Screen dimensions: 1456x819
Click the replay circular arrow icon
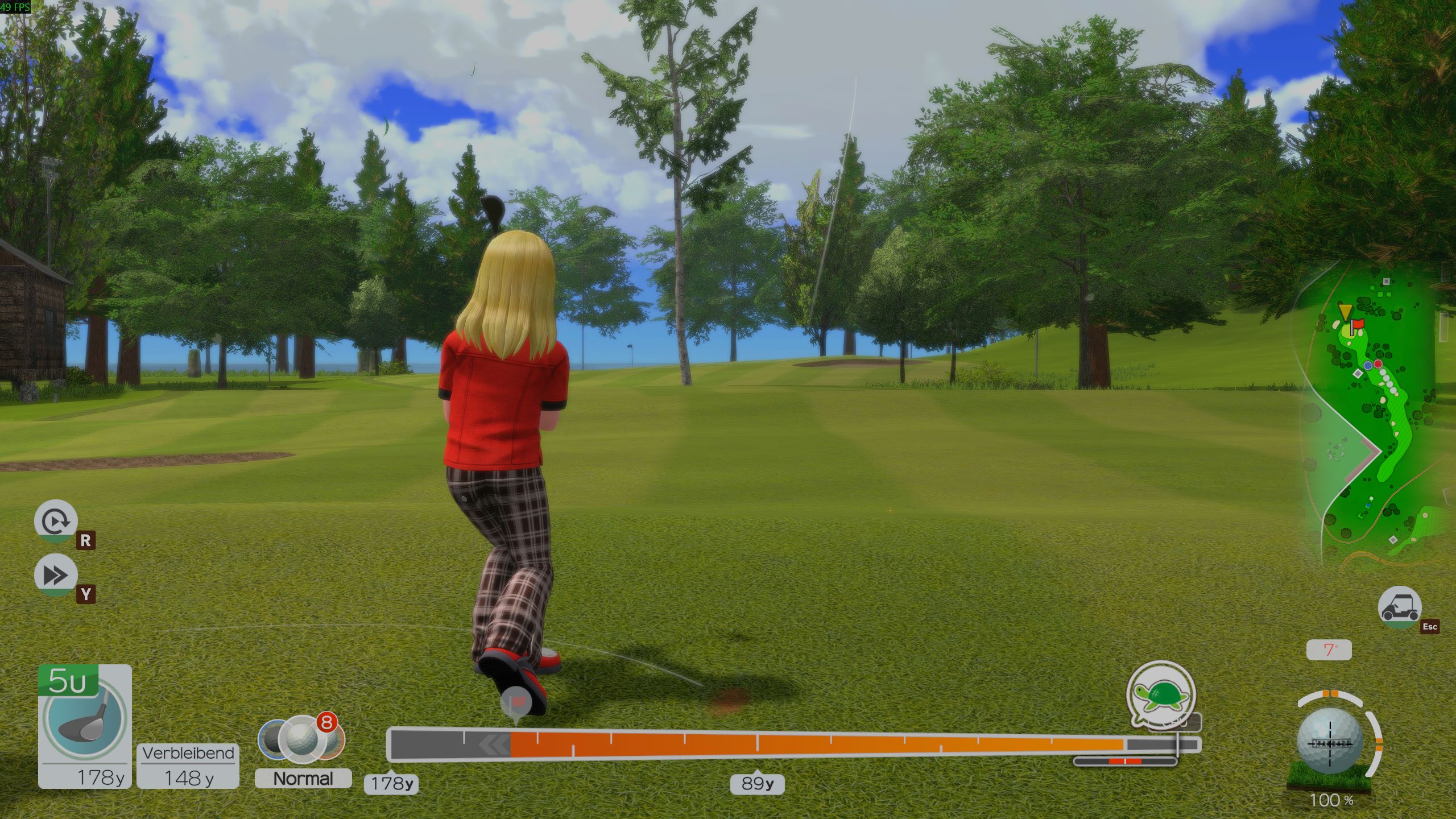coord(56,521)
